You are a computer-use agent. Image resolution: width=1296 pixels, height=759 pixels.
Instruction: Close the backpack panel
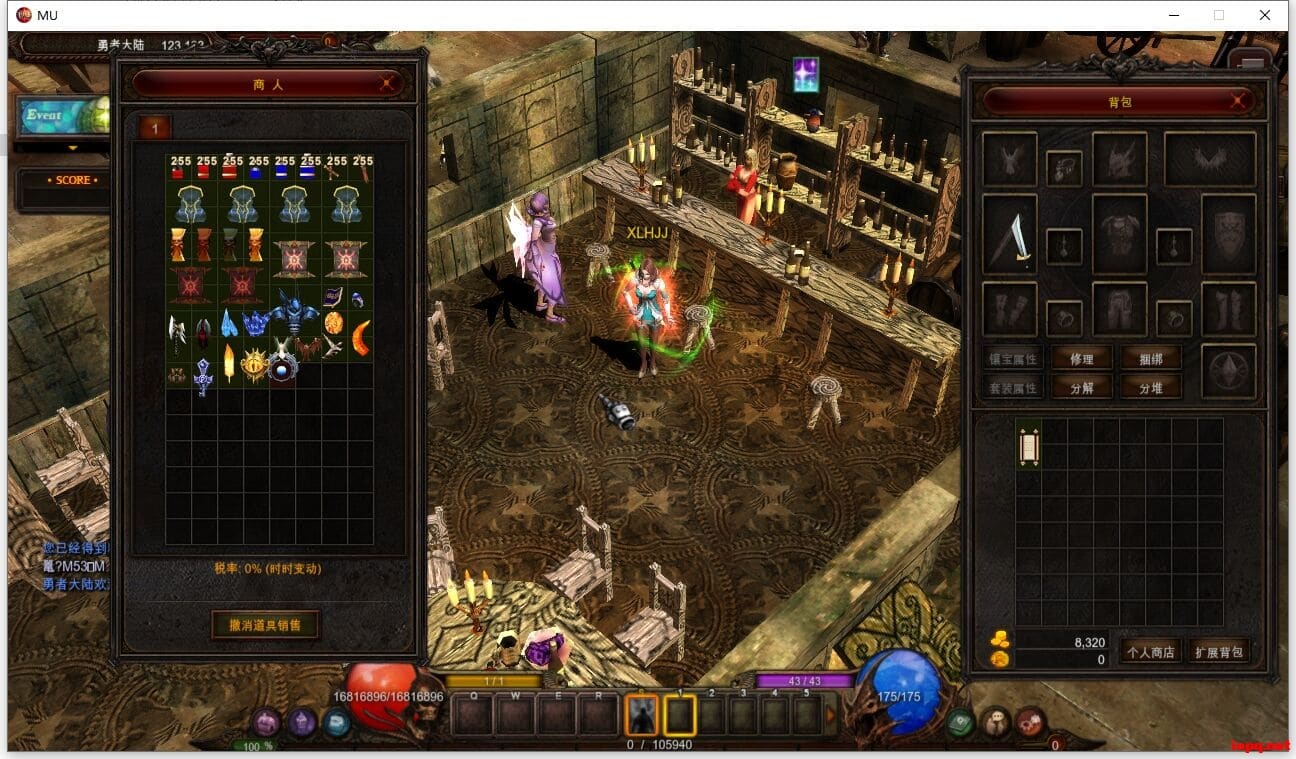[1239, 101]
